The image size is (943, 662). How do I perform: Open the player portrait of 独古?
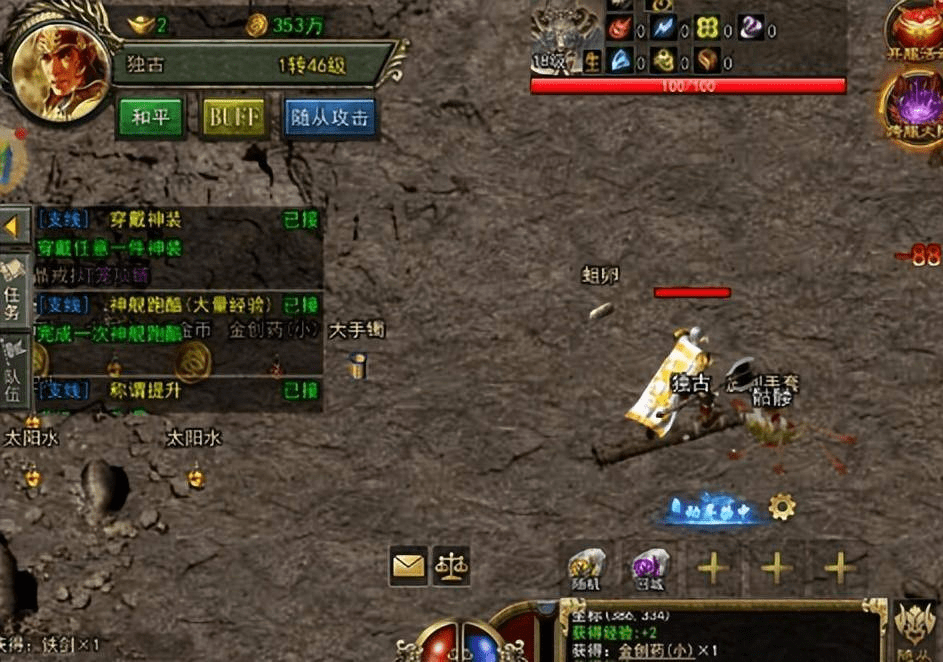pyautogui.click(x=60, y=68)
